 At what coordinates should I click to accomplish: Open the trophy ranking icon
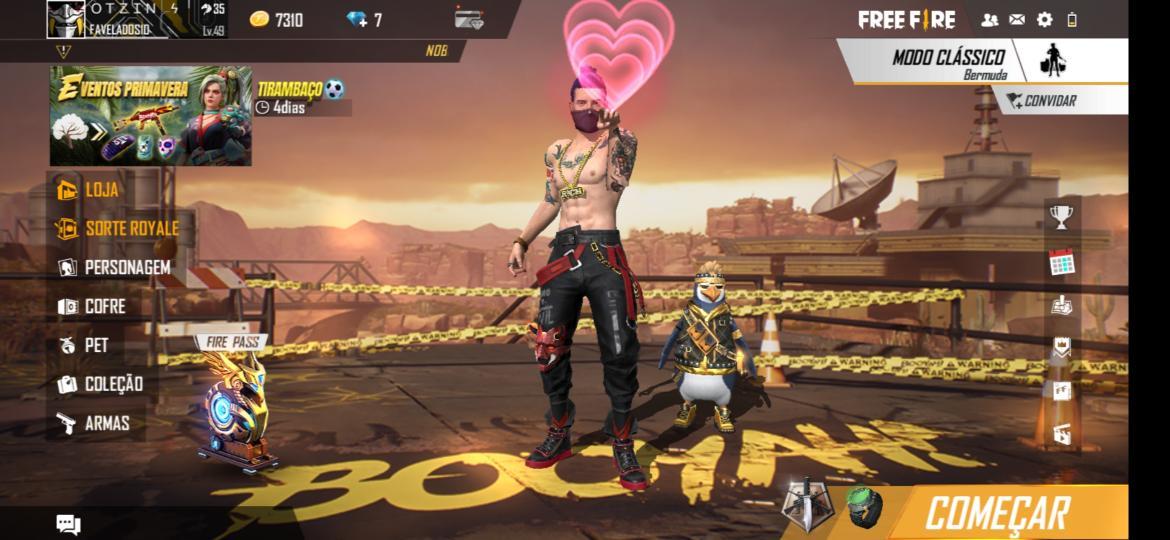coord(1061,216)
